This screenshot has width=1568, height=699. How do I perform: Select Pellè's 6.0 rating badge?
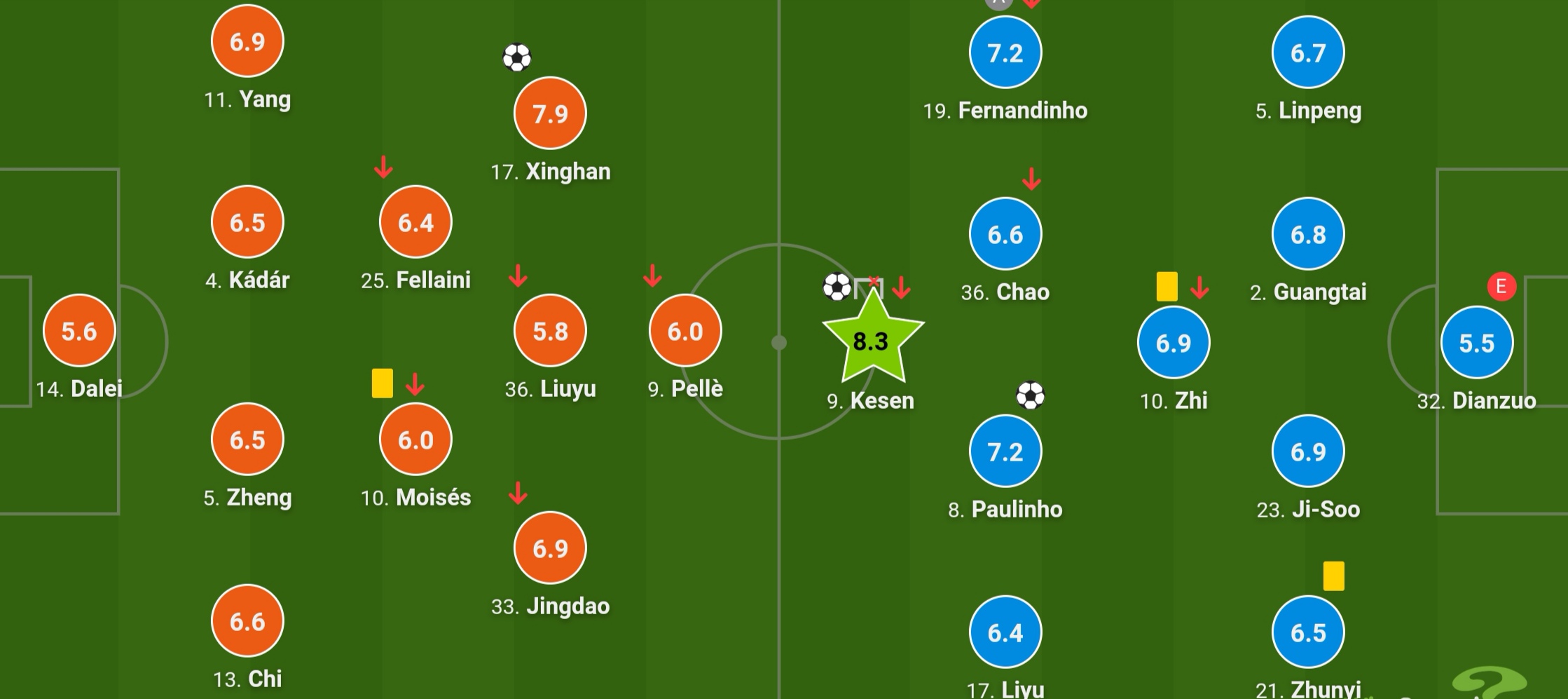pyautogui.click(x=685, y=331)
